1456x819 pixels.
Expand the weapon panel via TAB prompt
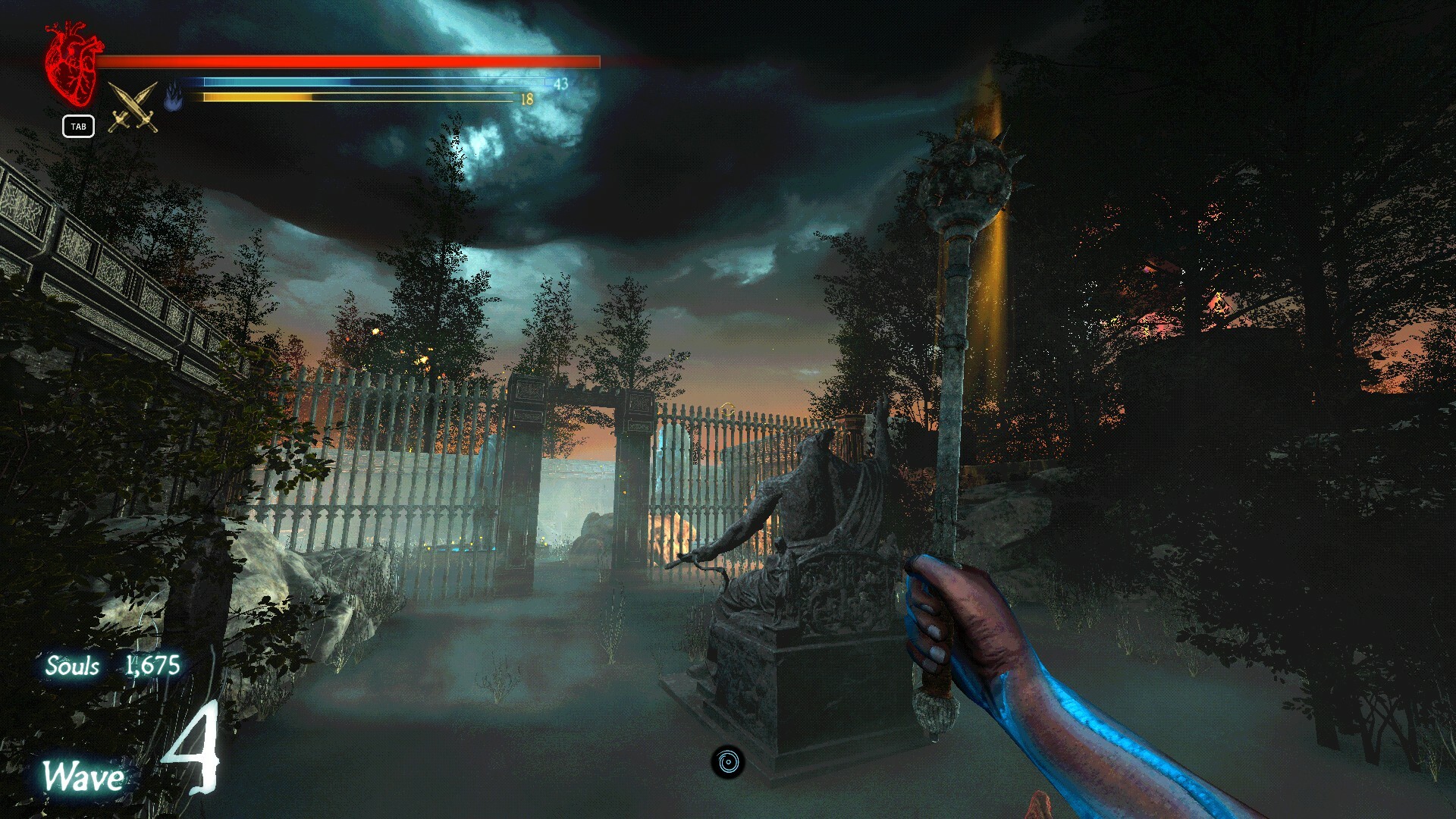pos(79,127)
